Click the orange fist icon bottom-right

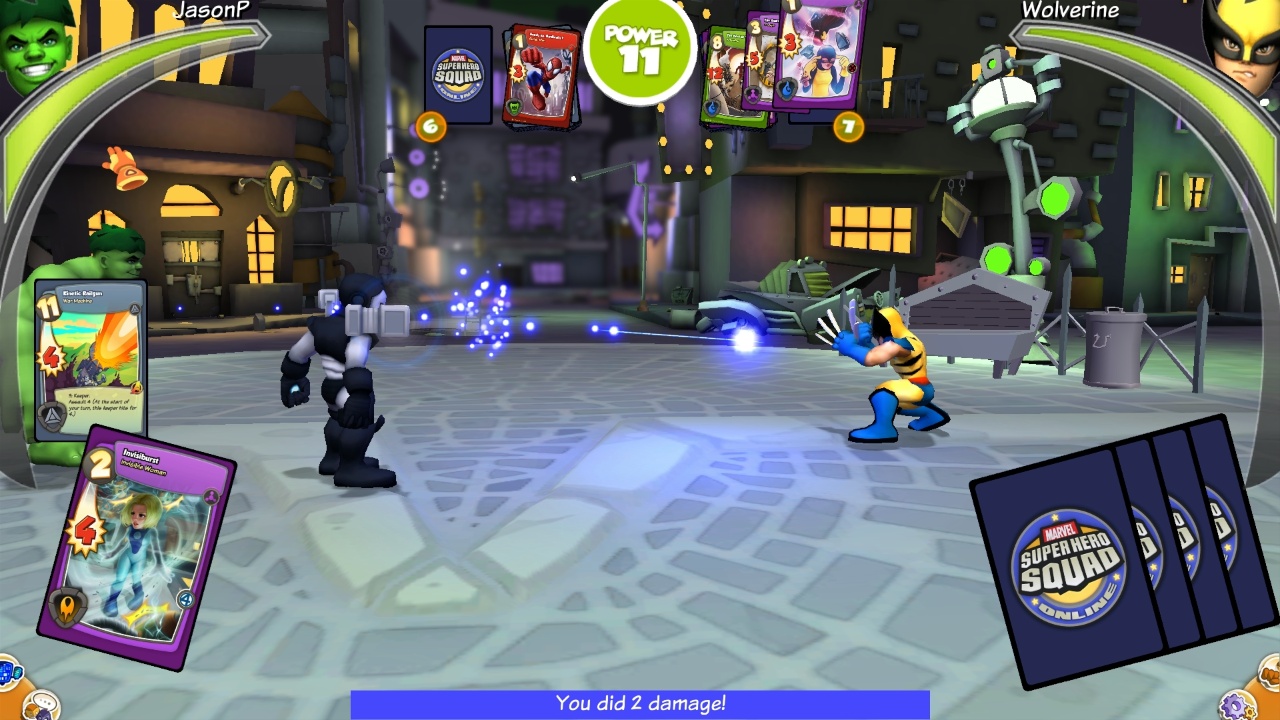tap(1270, 673)
